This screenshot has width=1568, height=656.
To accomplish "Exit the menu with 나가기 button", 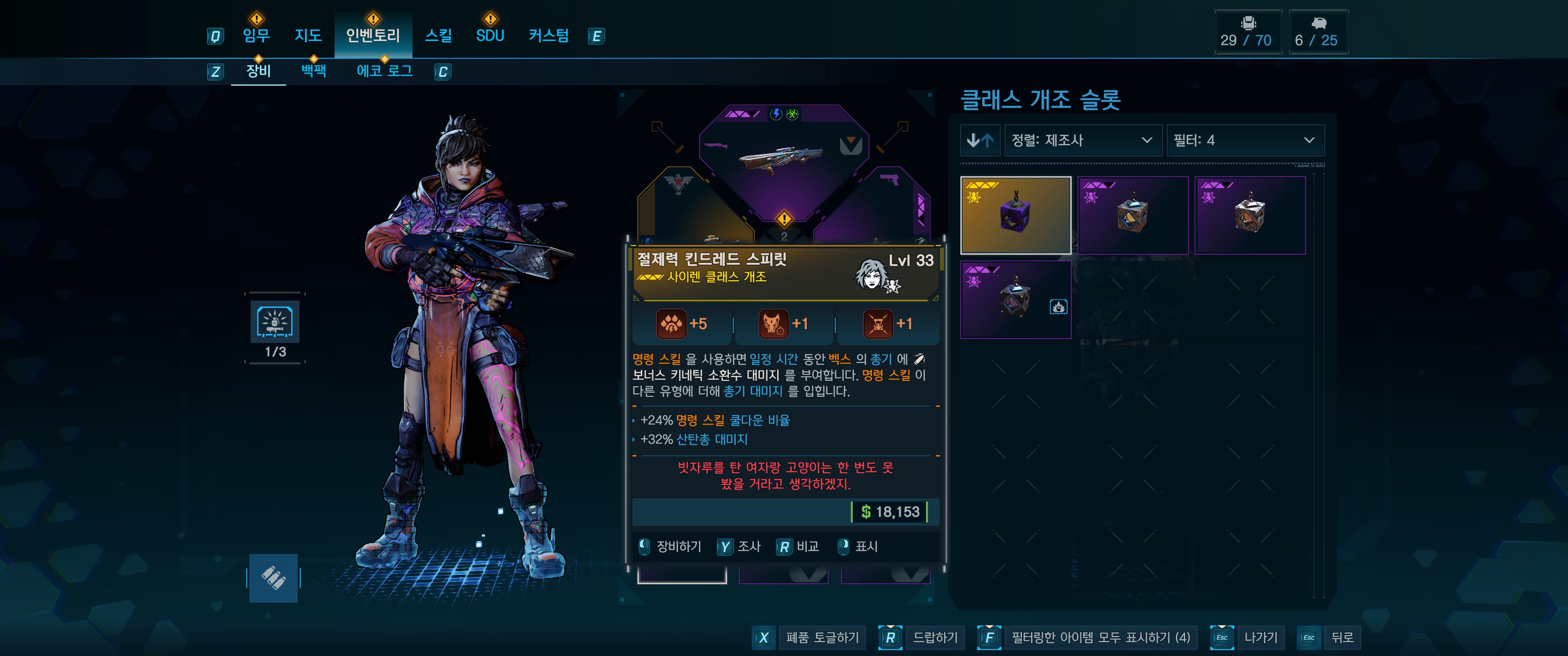I will click(x=1261, y=637).
